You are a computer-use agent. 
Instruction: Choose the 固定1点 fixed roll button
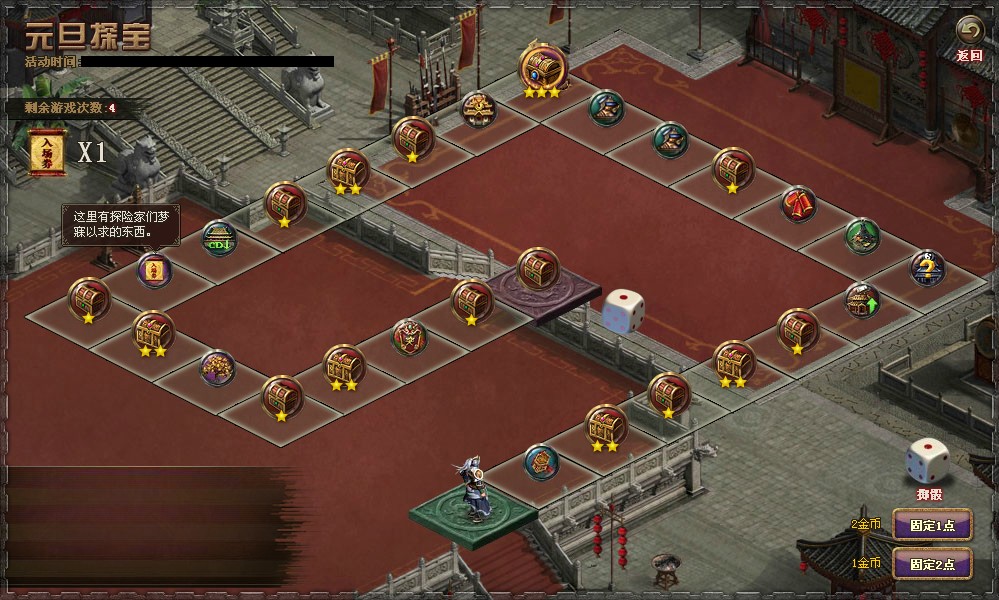point(931,524)
